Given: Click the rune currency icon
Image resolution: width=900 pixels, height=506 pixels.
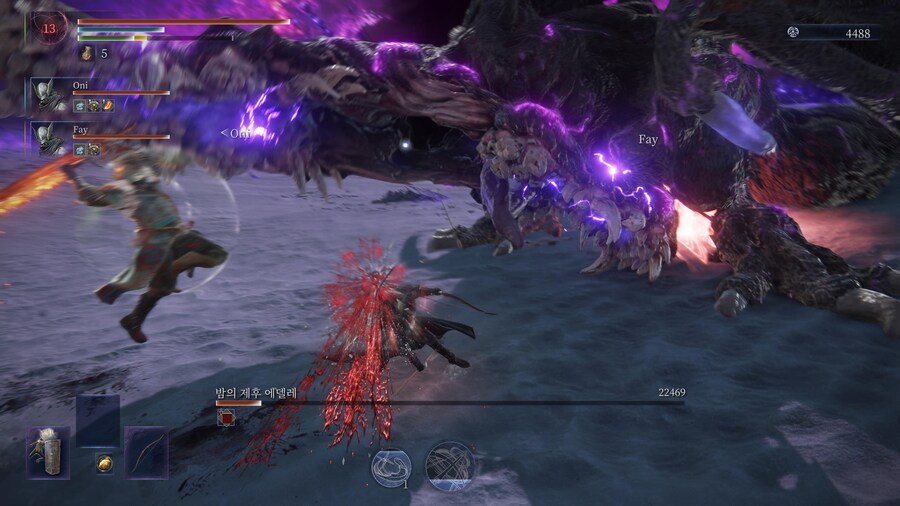Looking at the screenshot, I should (793, 33).
